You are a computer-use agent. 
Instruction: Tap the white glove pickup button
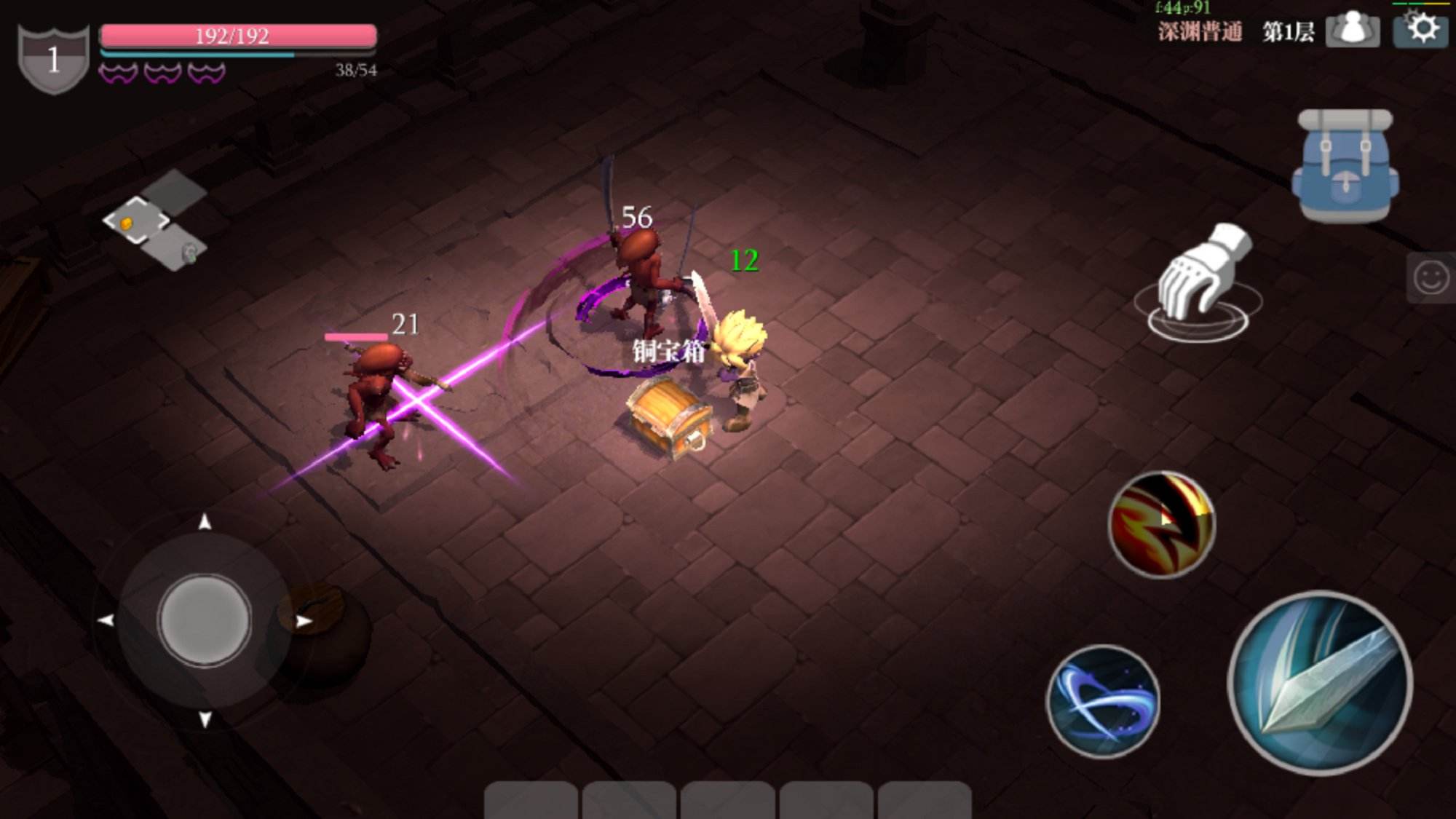1201,280
